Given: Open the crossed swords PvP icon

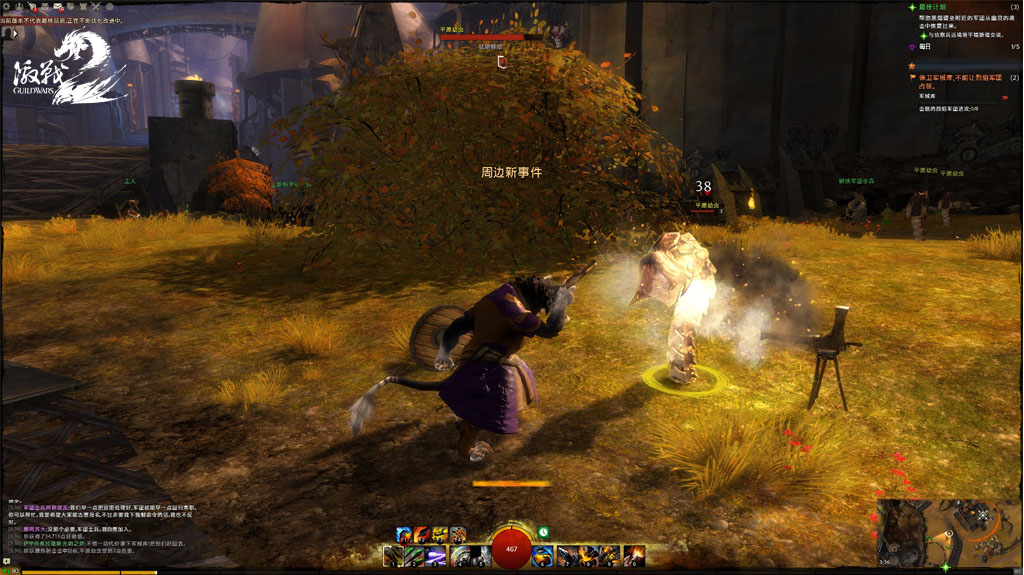Looking at the screenshot, I should coord(95,7).
